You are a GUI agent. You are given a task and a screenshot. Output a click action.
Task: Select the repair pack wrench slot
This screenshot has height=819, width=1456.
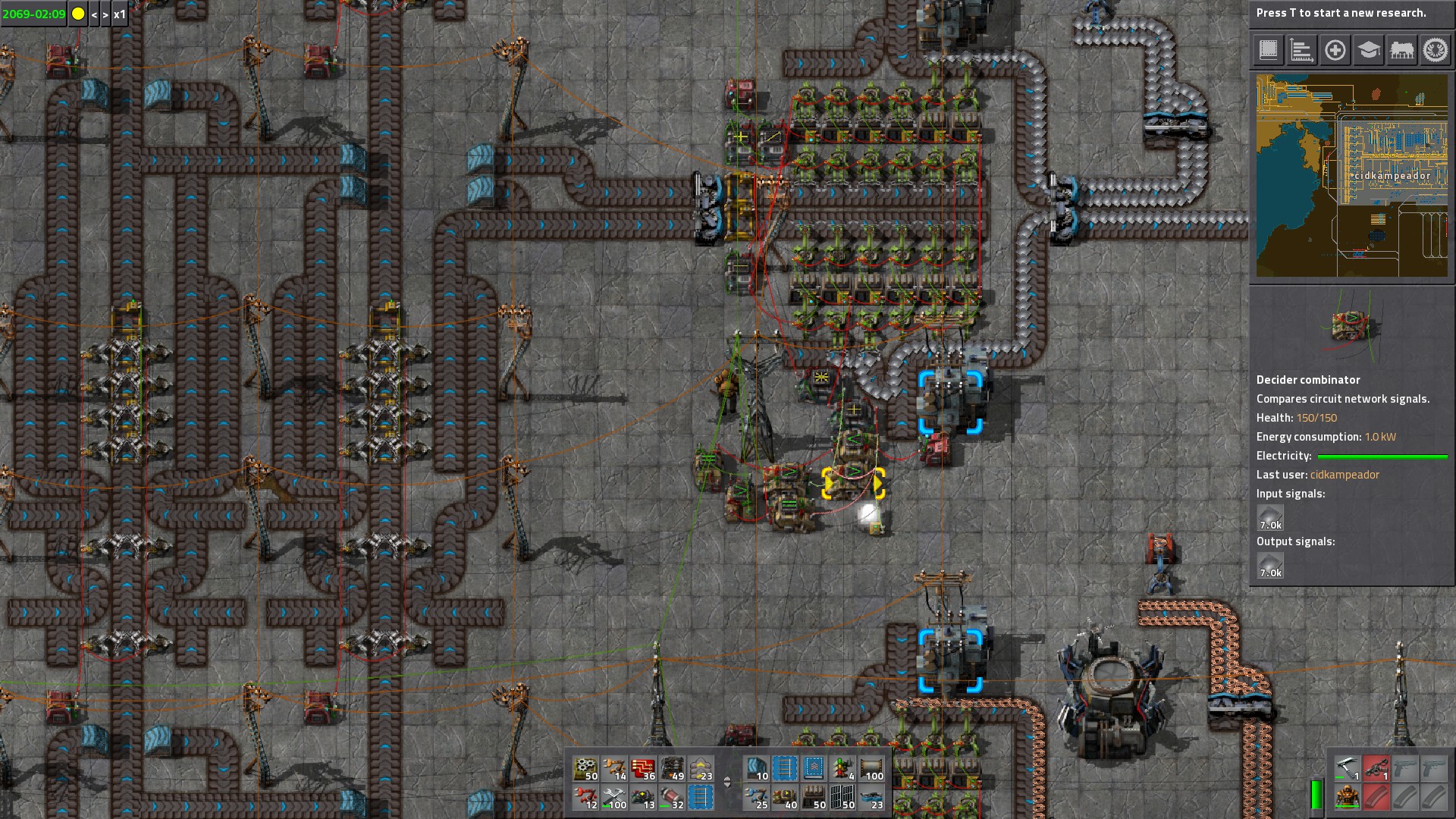point(614,798)
